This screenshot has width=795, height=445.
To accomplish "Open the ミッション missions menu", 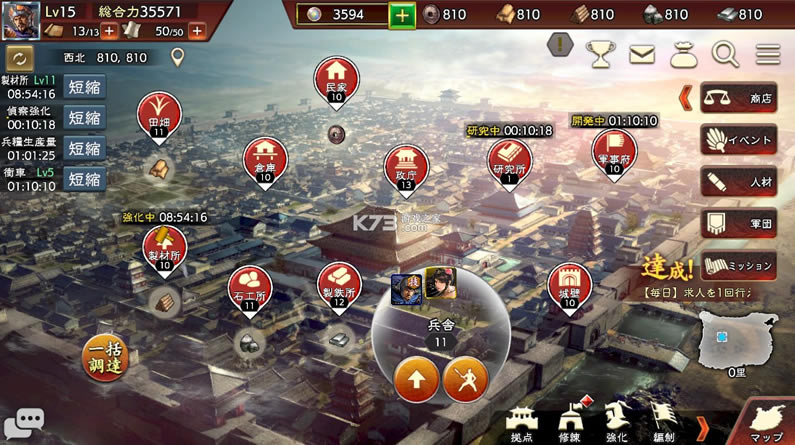I will 738,266.
